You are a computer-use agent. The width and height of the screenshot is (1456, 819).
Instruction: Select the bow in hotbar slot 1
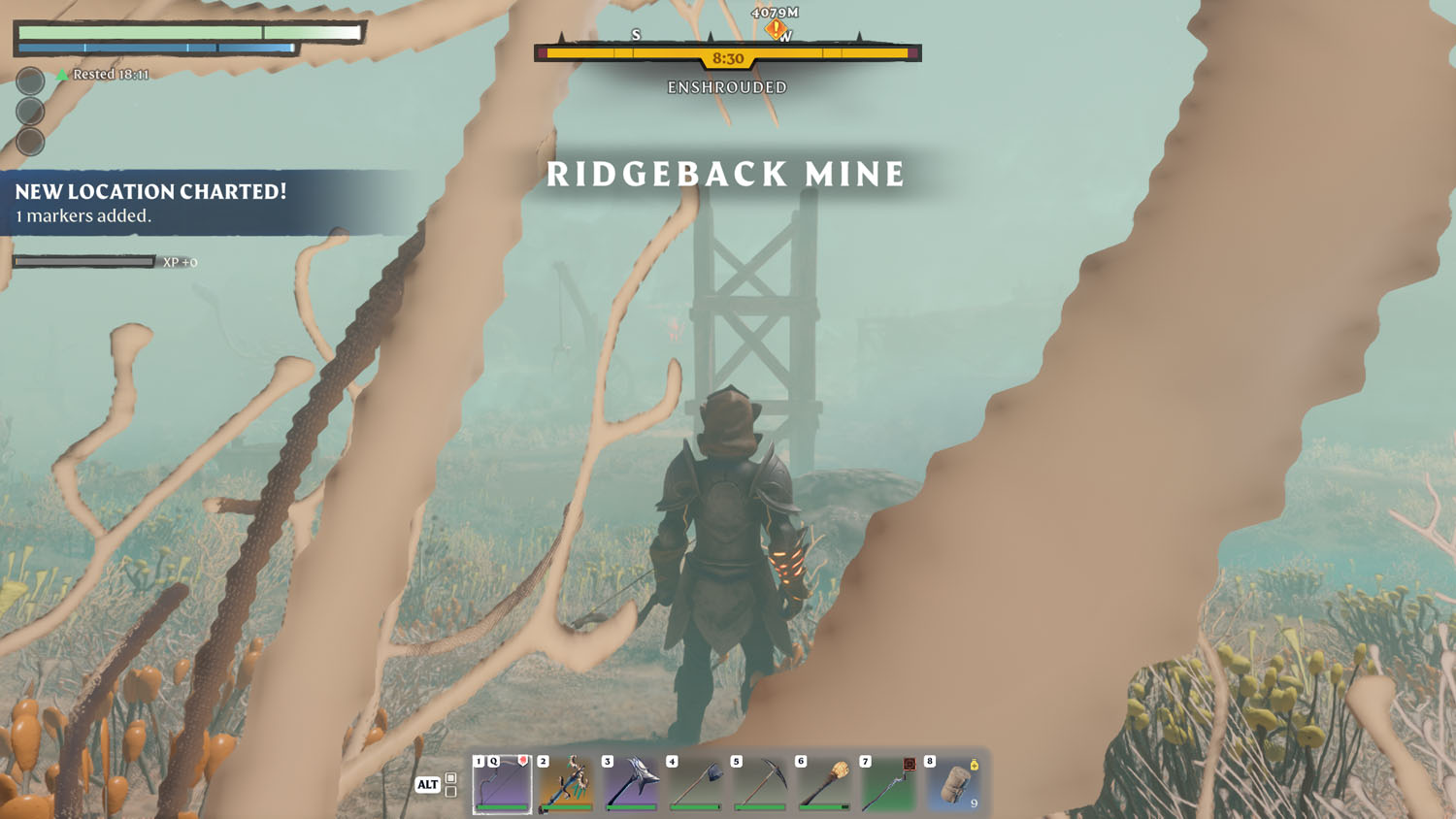coord(502,784)
